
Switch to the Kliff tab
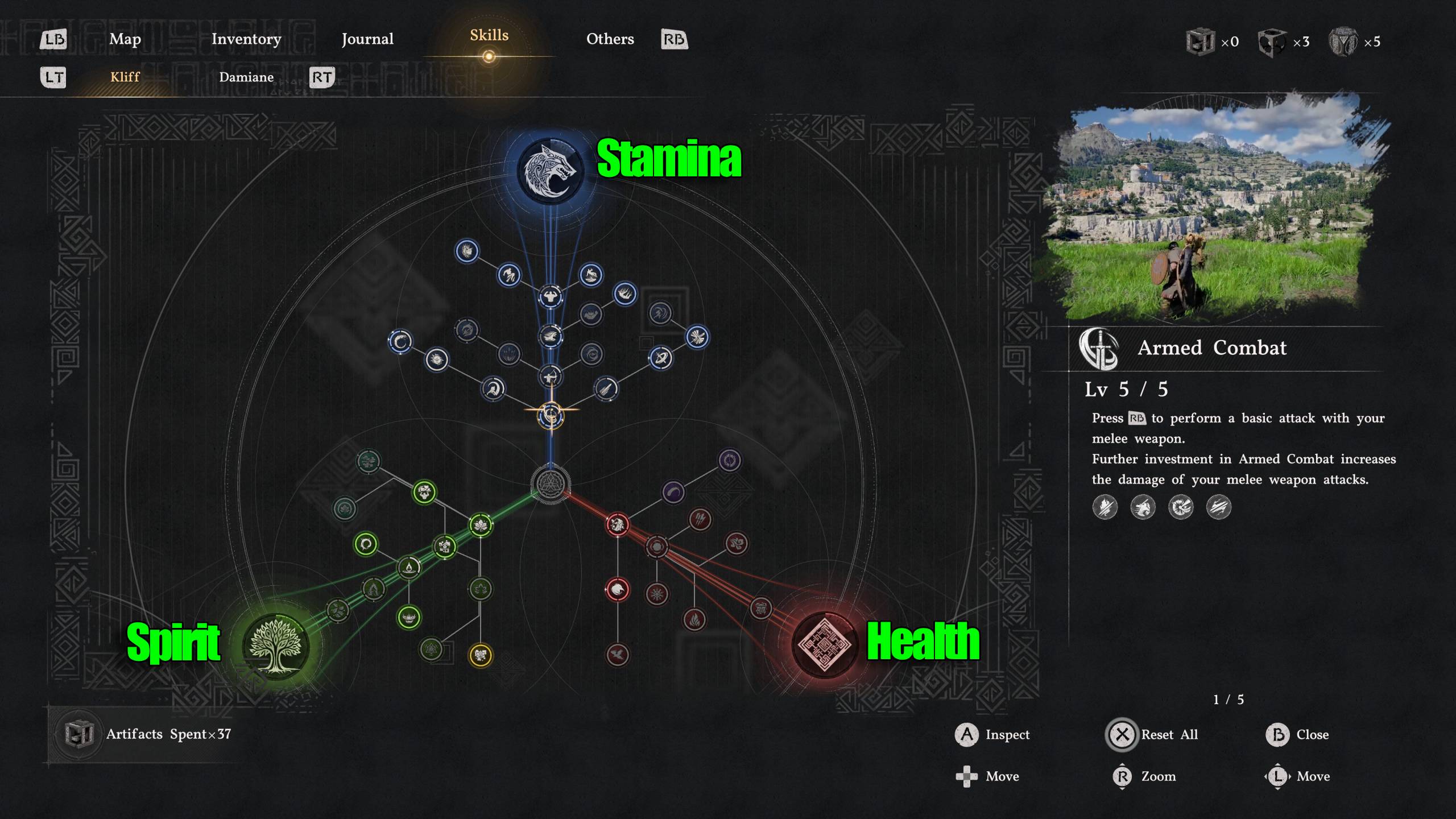click(125, 77)
